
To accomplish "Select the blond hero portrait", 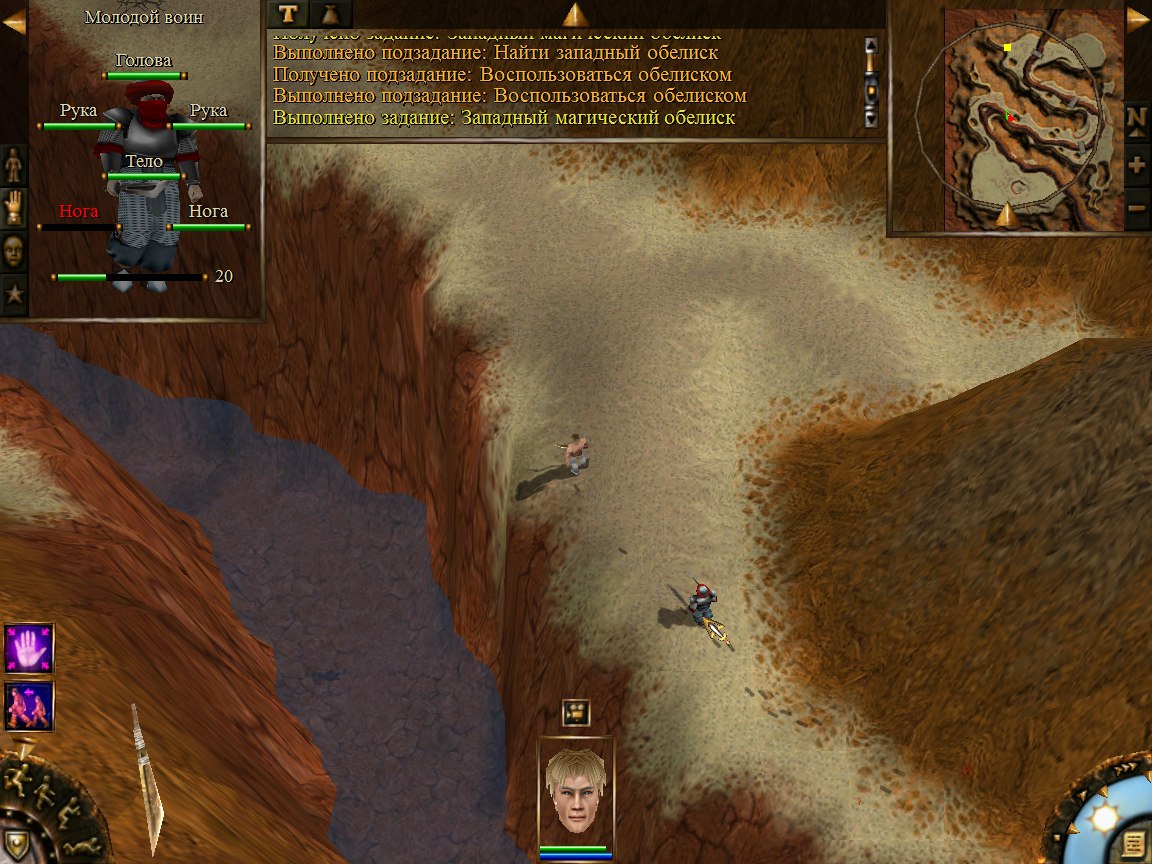I will (576, 791).
